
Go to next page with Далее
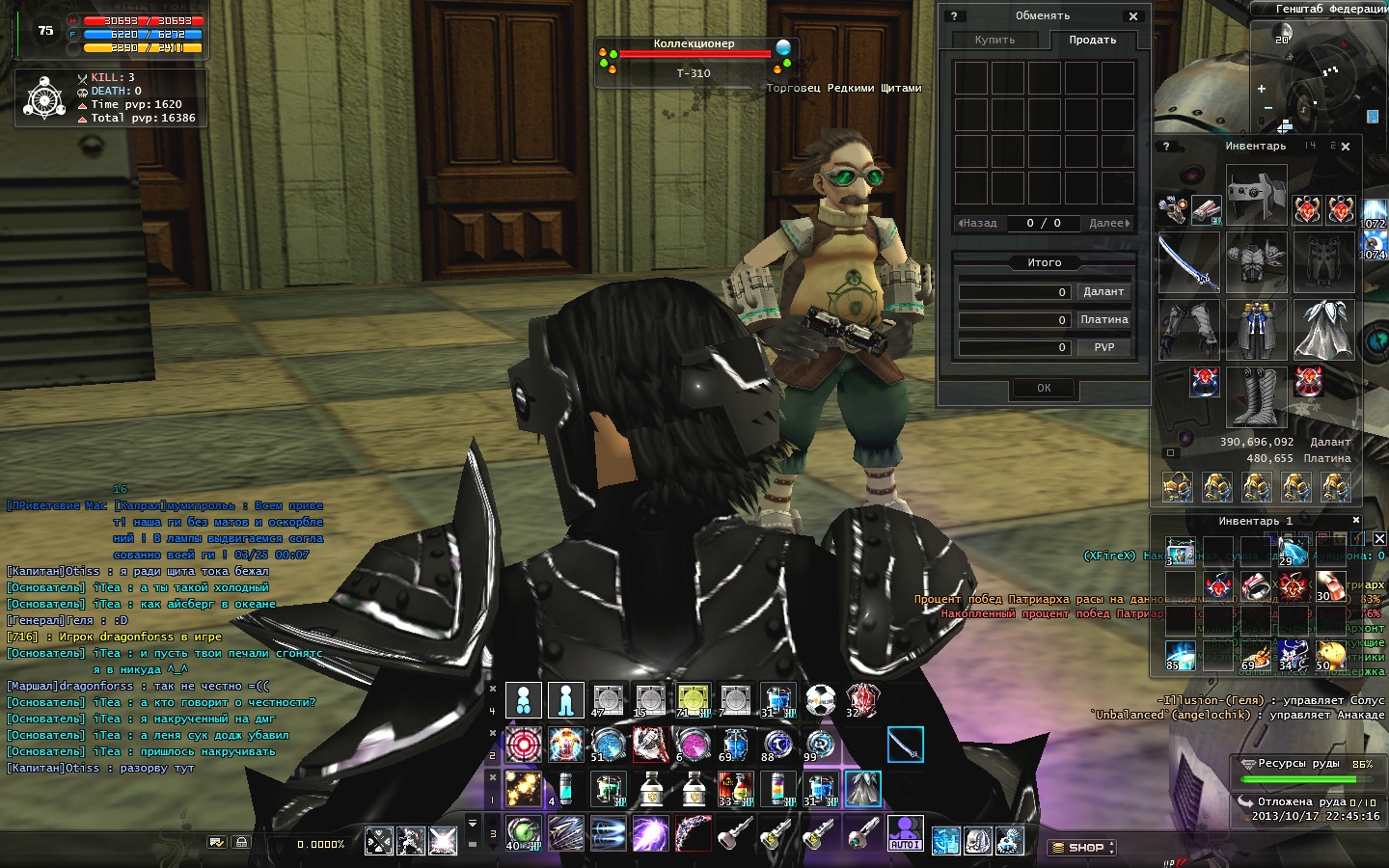tap(1108, 223)
